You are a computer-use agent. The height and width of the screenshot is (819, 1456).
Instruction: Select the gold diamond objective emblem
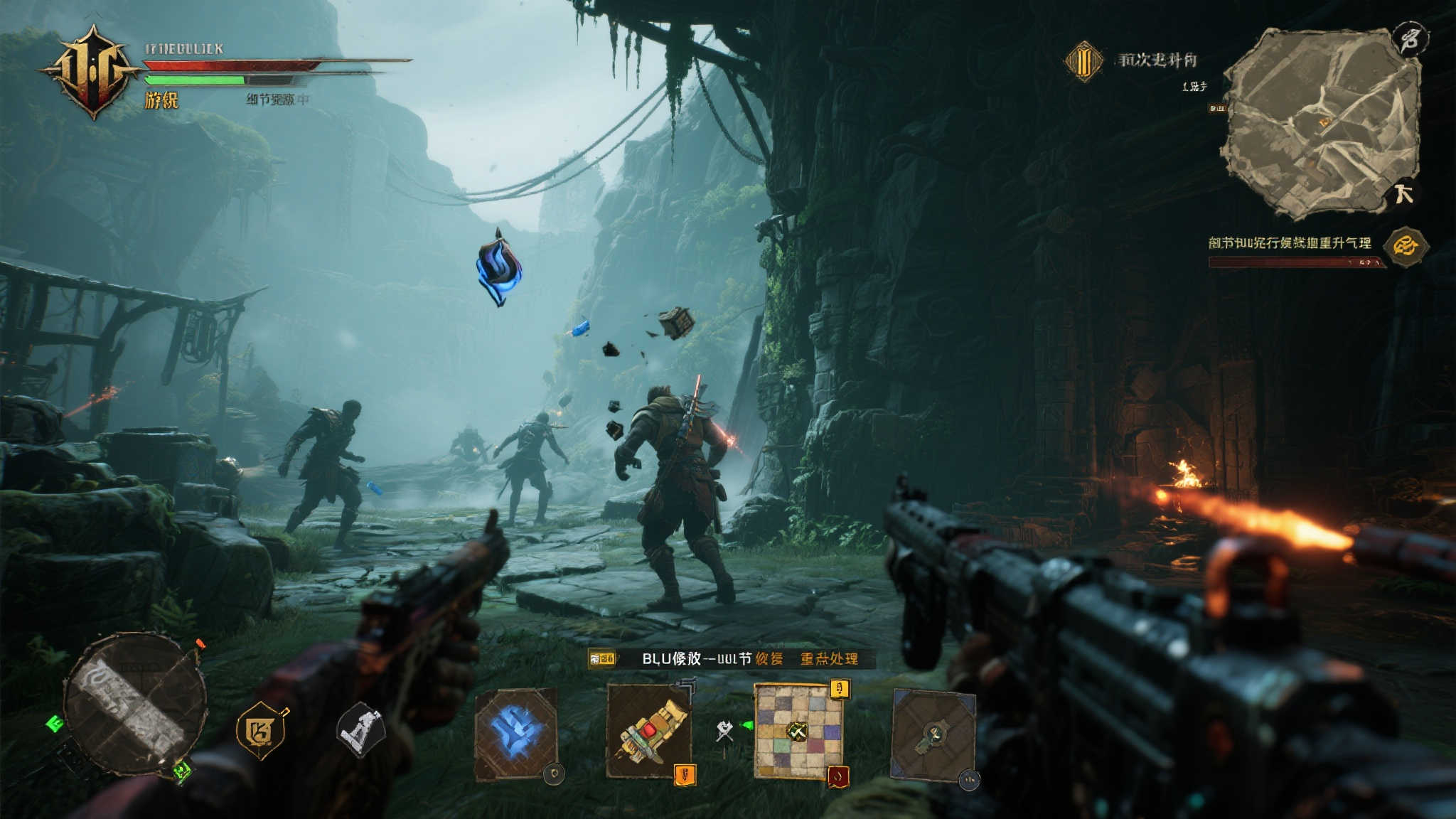[1083, 61]
